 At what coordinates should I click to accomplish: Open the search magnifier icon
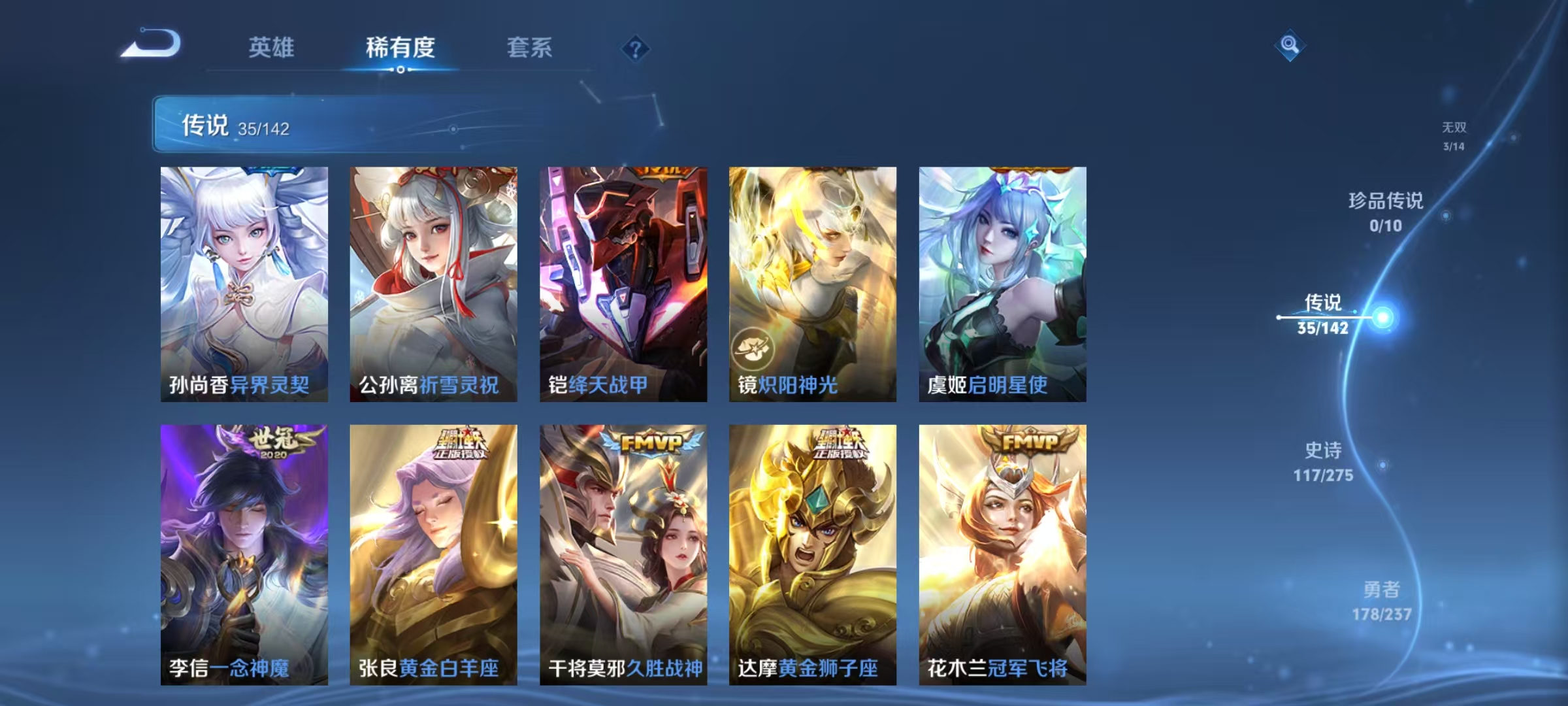coord(1288,44)
